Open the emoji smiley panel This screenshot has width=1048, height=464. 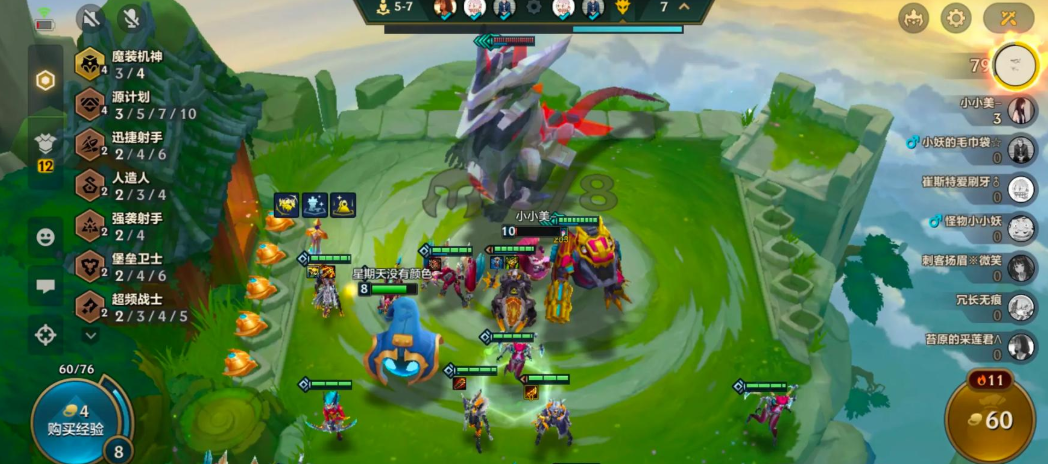point(45,237)
